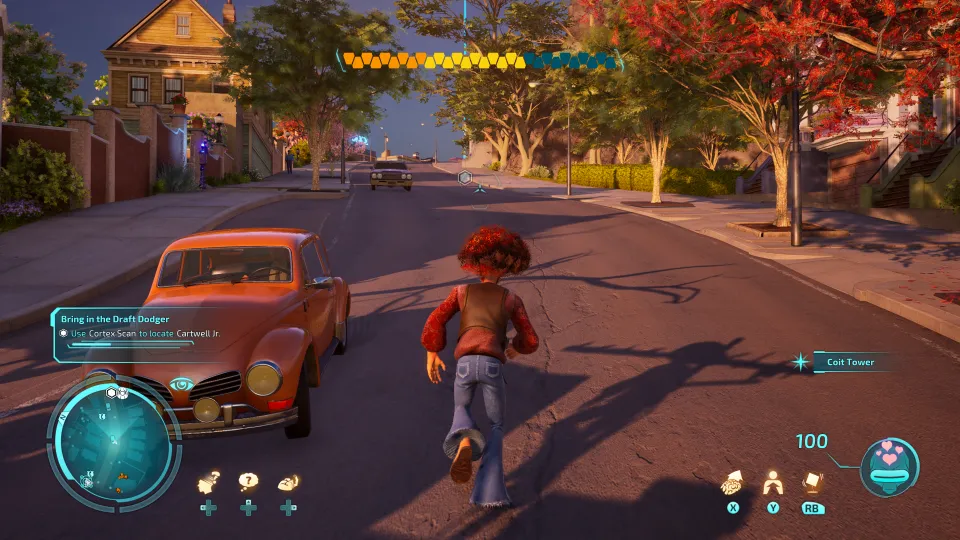Click the Cortex Scan eye icon

[181, 384]
